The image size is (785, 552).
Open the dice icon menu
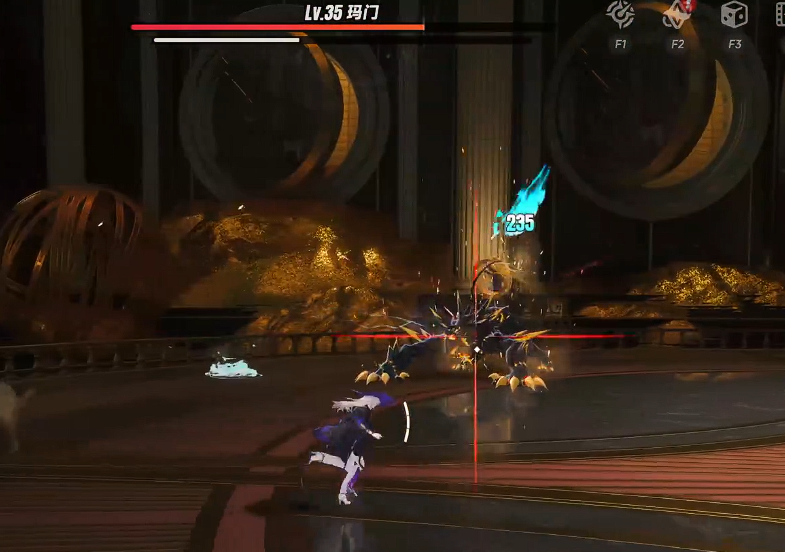(x=734, y=15)
